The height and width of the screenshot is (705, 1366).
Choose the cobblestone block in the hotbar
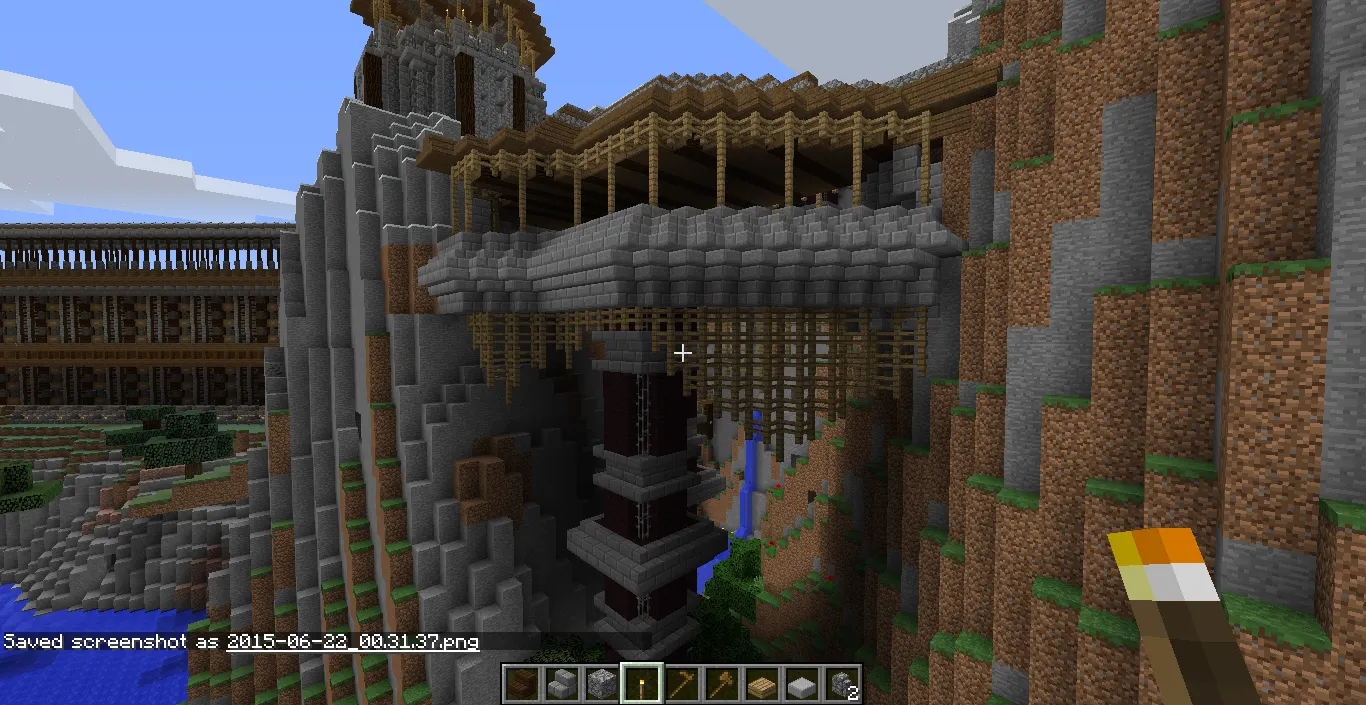[x=601, y=684]
